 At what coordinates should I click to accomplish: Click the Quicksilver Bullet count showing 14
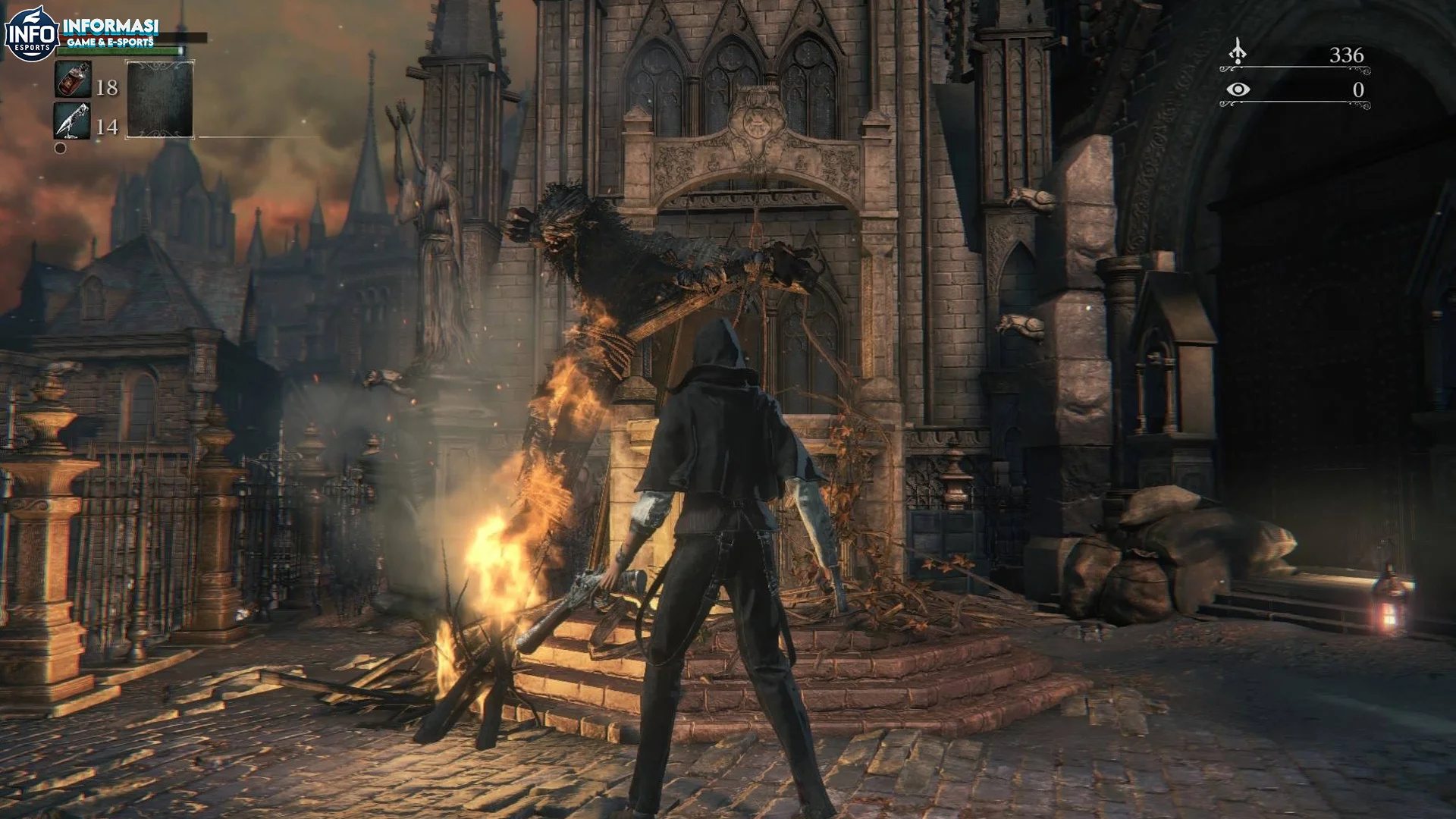108,126
